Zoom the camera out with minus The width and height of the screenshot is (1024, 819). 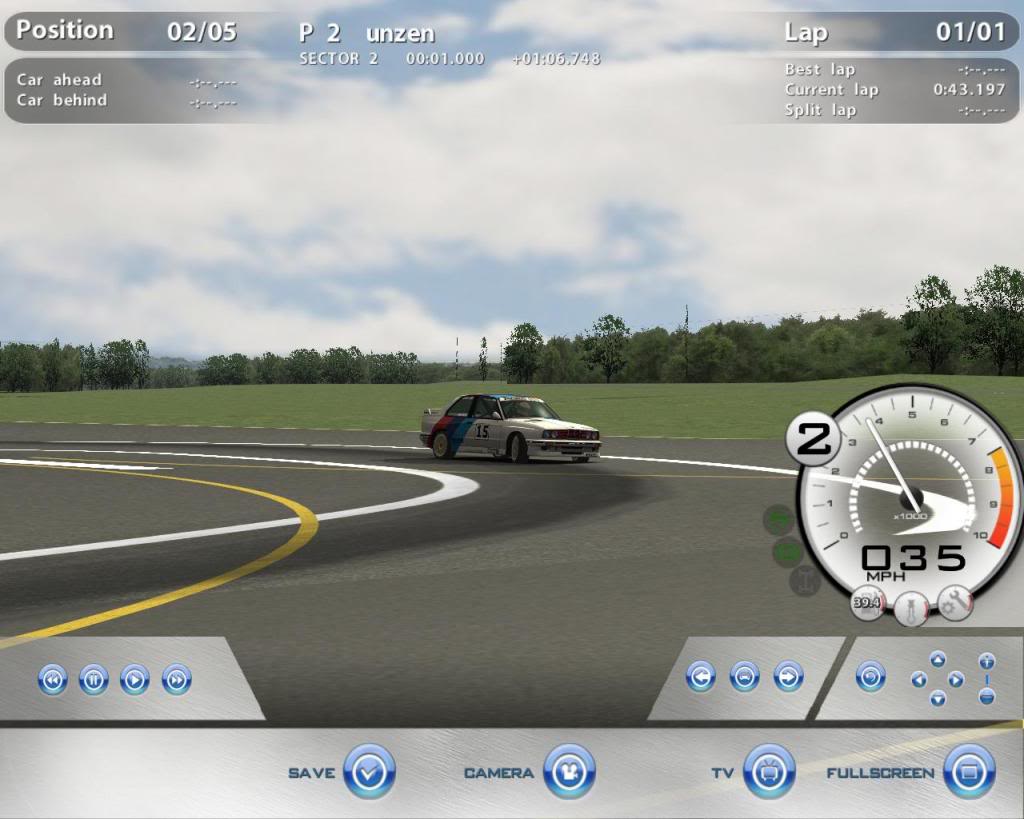987,696
